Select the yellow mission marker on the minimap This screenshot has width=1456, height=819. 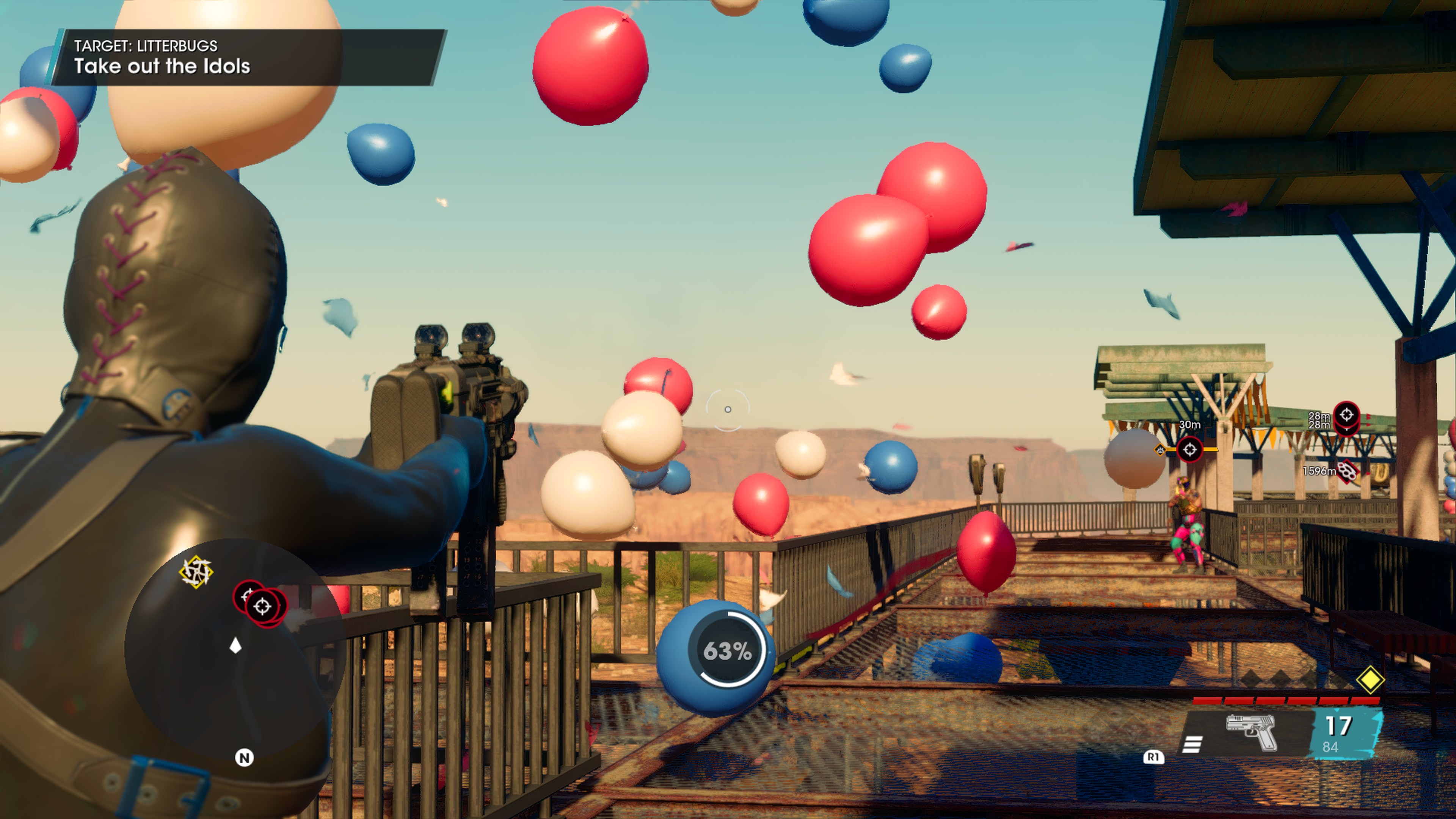click(196, 572)
